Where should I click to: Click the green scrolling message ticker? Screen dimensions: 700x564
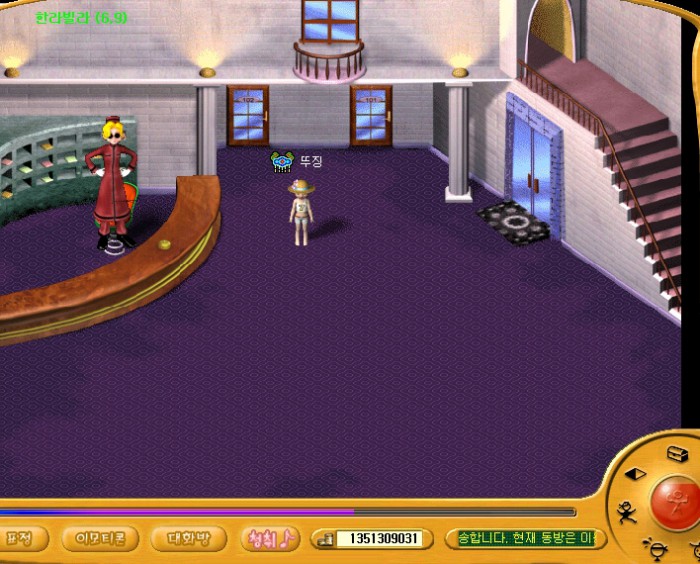tap(525, 538)
